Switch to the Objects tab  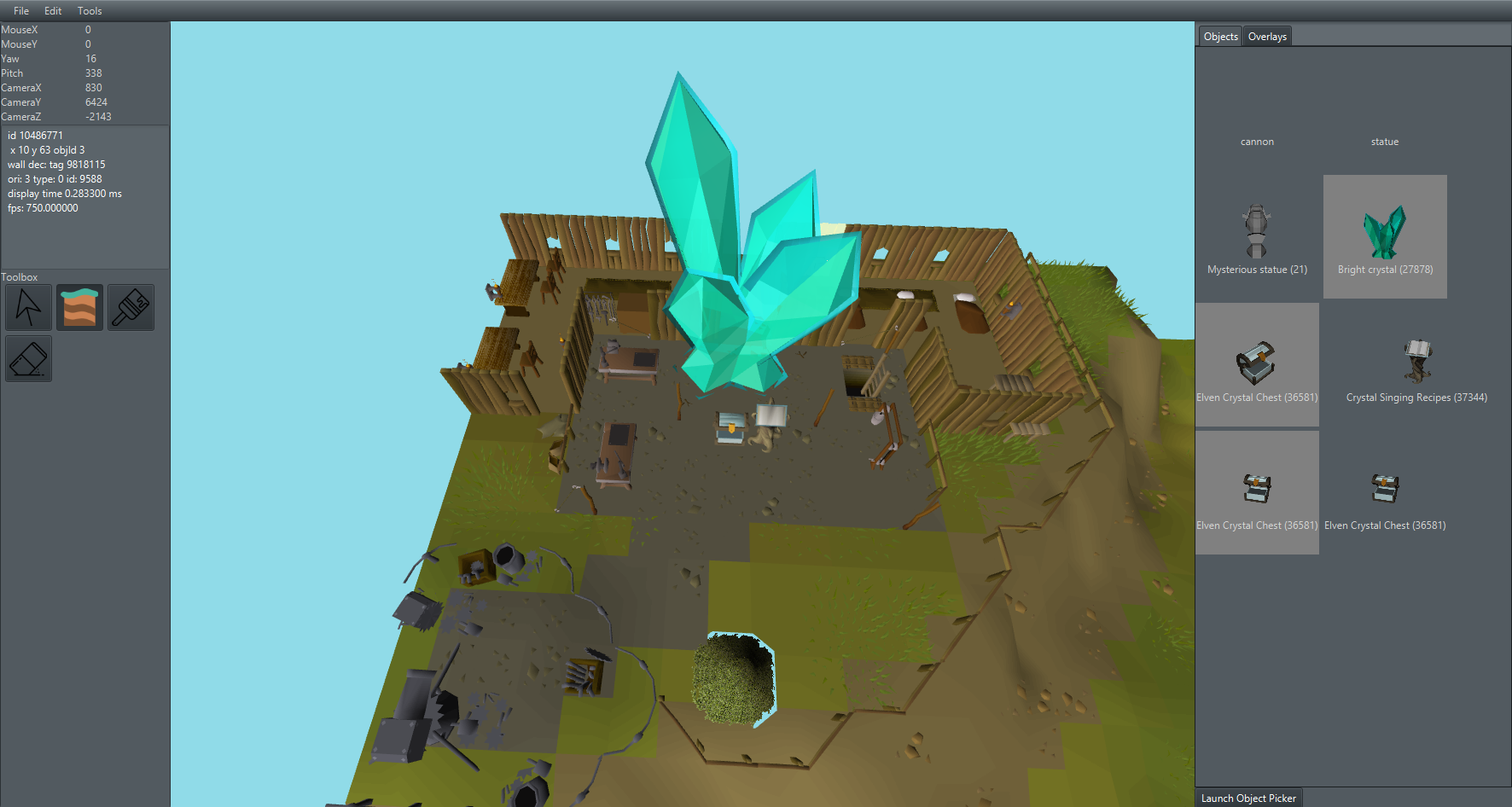(x=1220, y=36)
